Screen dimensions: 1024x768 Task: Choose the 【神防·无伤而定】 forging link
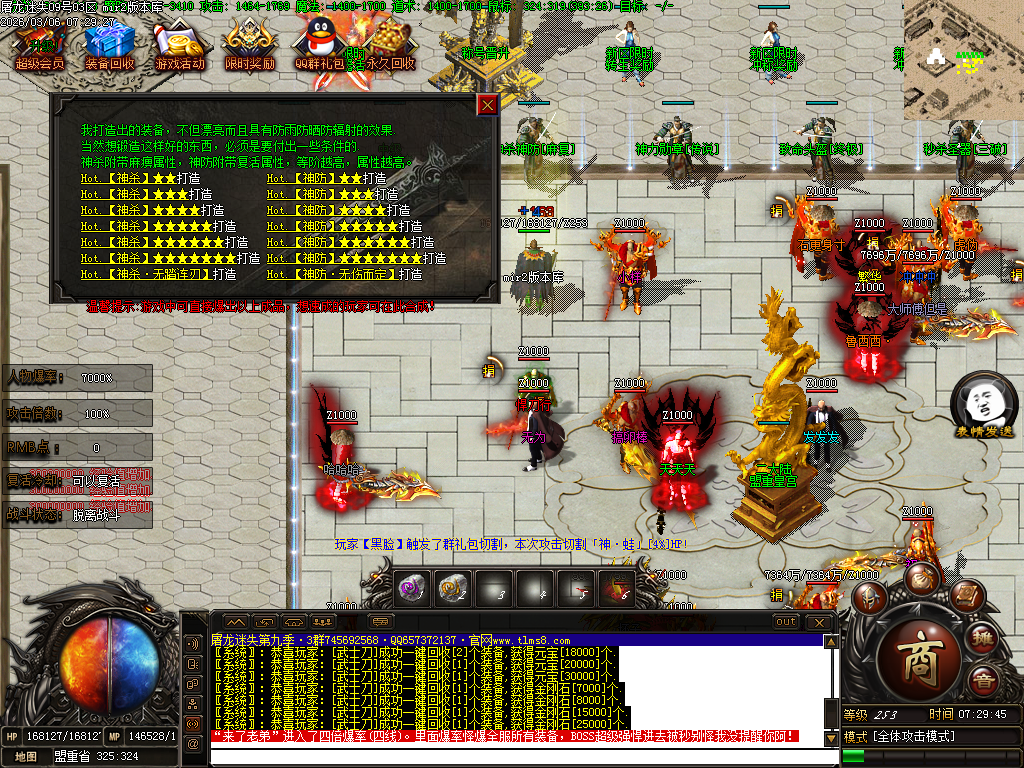[344, 274]
